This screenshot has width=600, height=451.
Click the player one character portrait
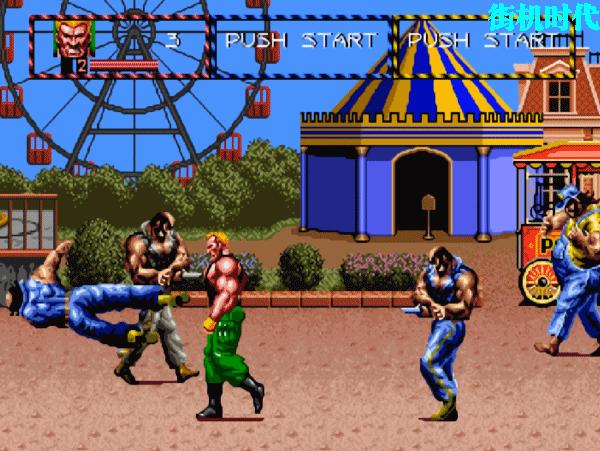(69, 38)
